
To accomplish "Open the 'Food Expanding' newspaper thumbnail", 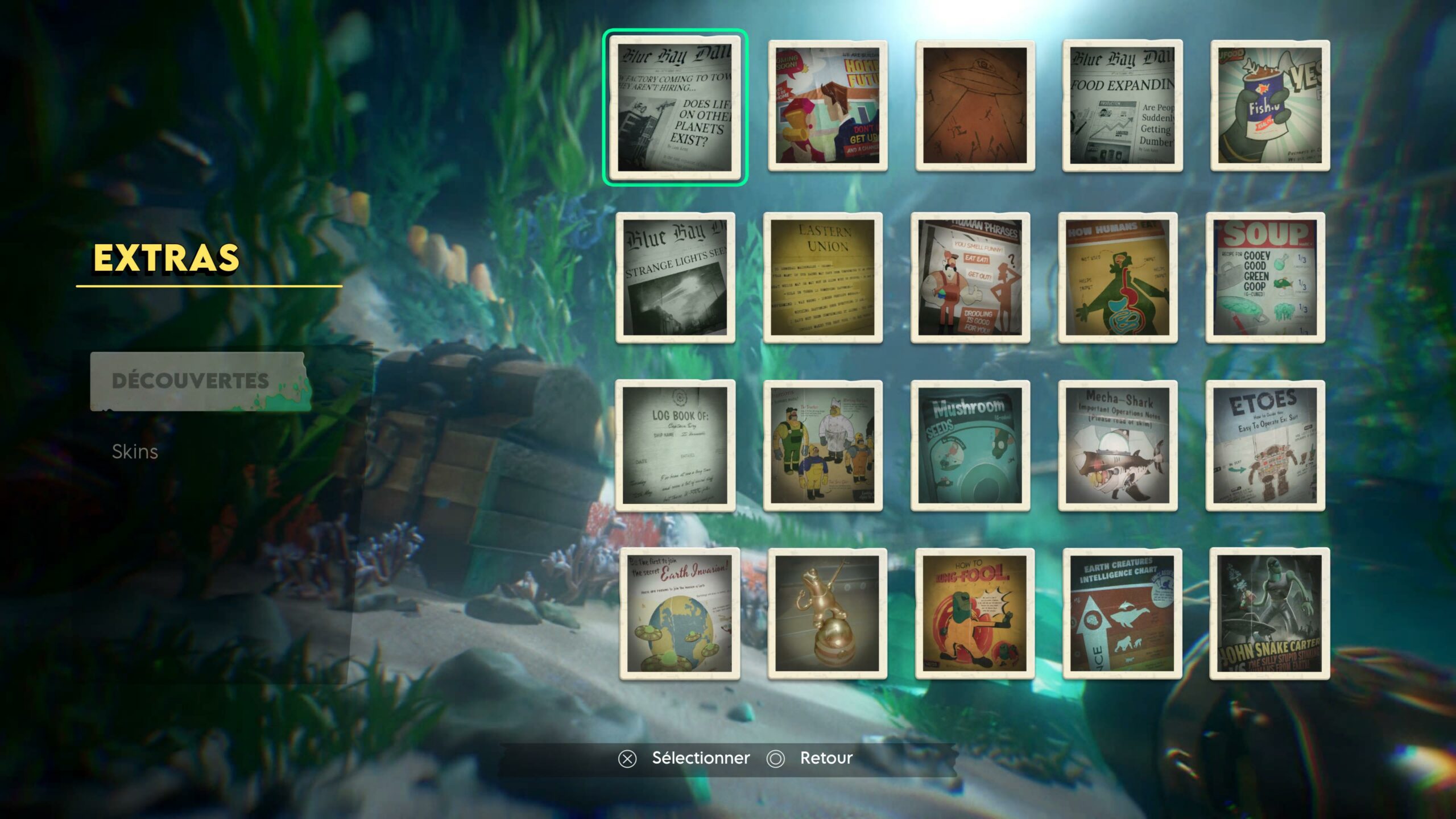I will point(1122,105).
